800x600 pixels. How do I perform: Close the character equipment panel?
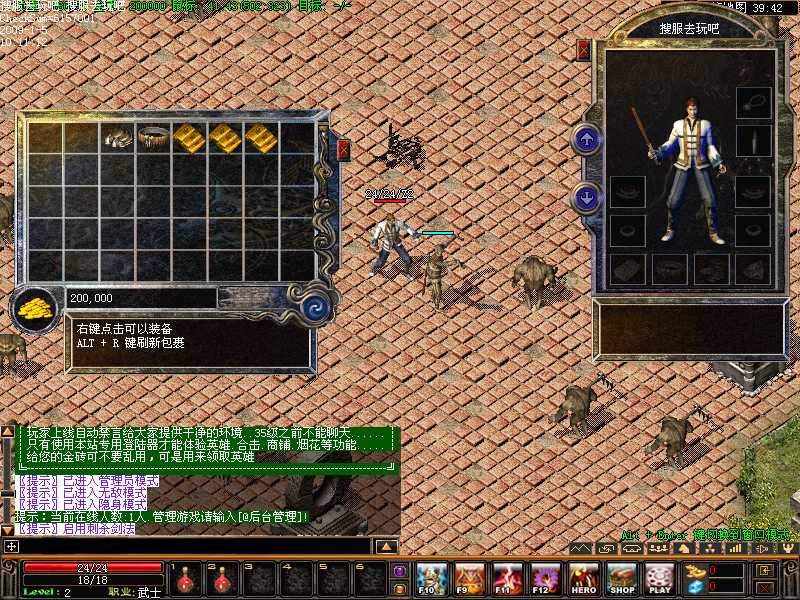click(x=584, y=50)
